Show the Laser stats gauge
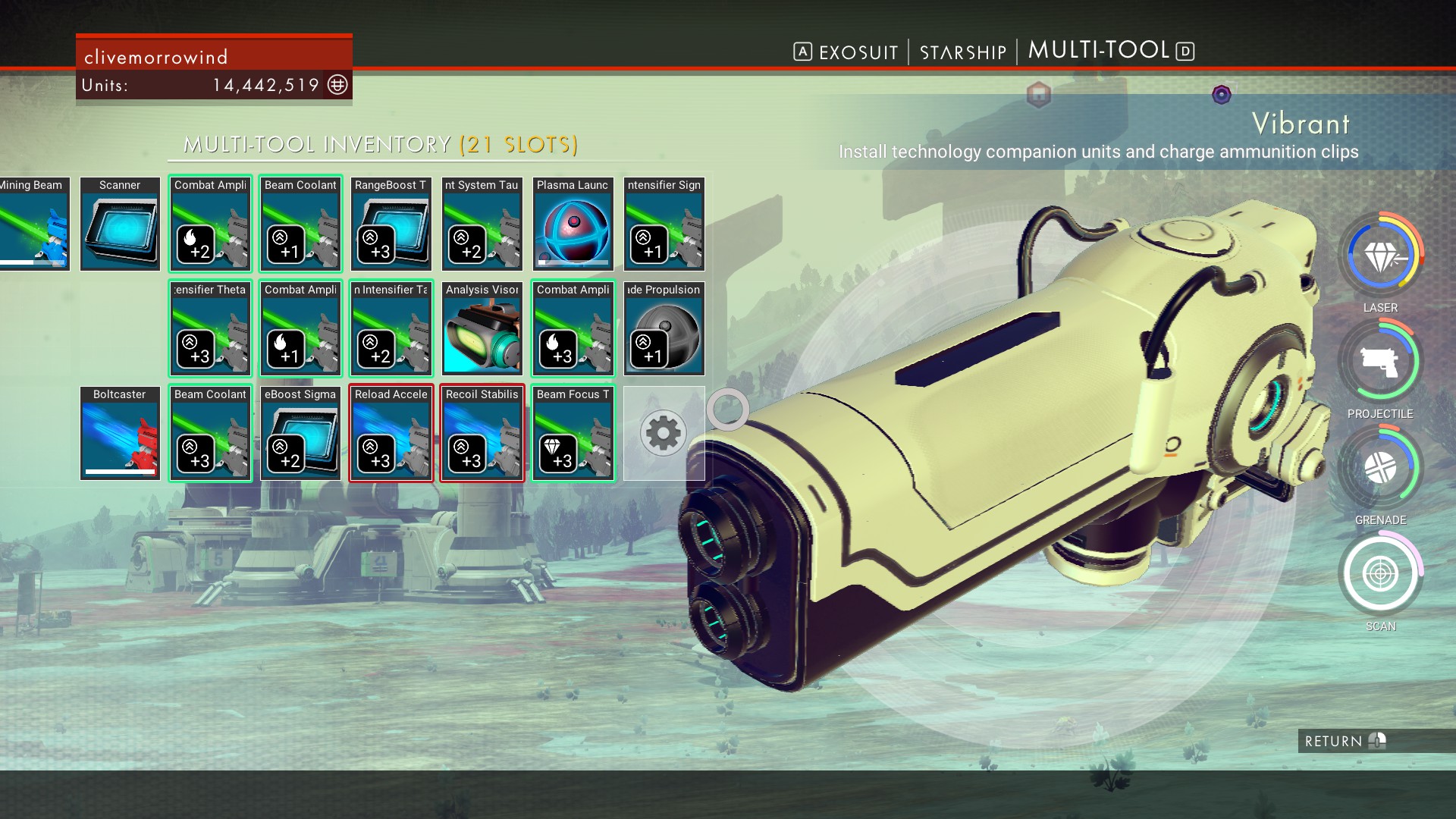This screenshot has width=1456, height=819. point(1380,258)
